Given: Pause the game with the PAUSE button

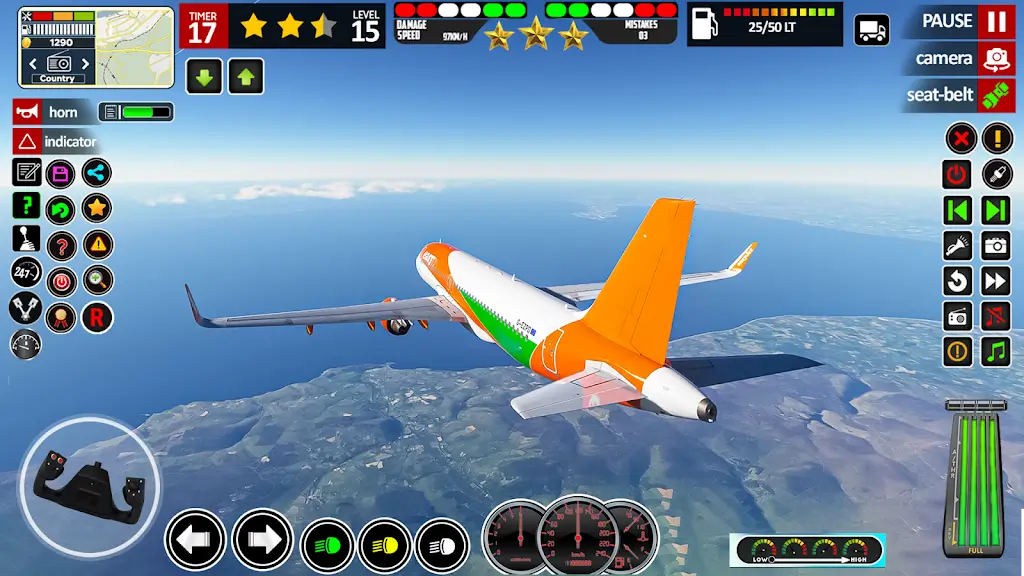Looking at the screenshot, I should click(964, 21).
